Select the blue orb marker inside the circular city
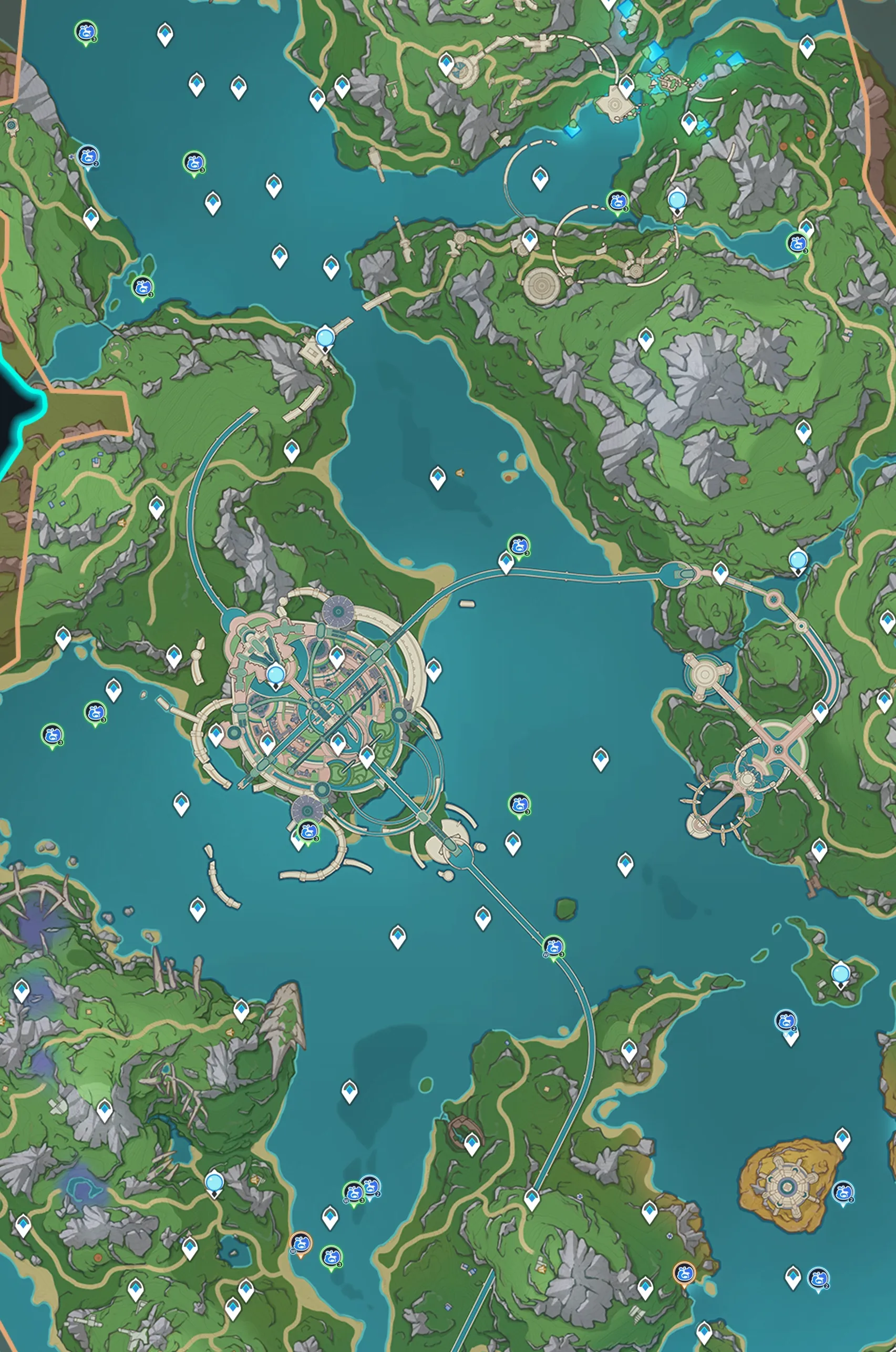This screenshot has height=1352, width=896. coord(276,675)
